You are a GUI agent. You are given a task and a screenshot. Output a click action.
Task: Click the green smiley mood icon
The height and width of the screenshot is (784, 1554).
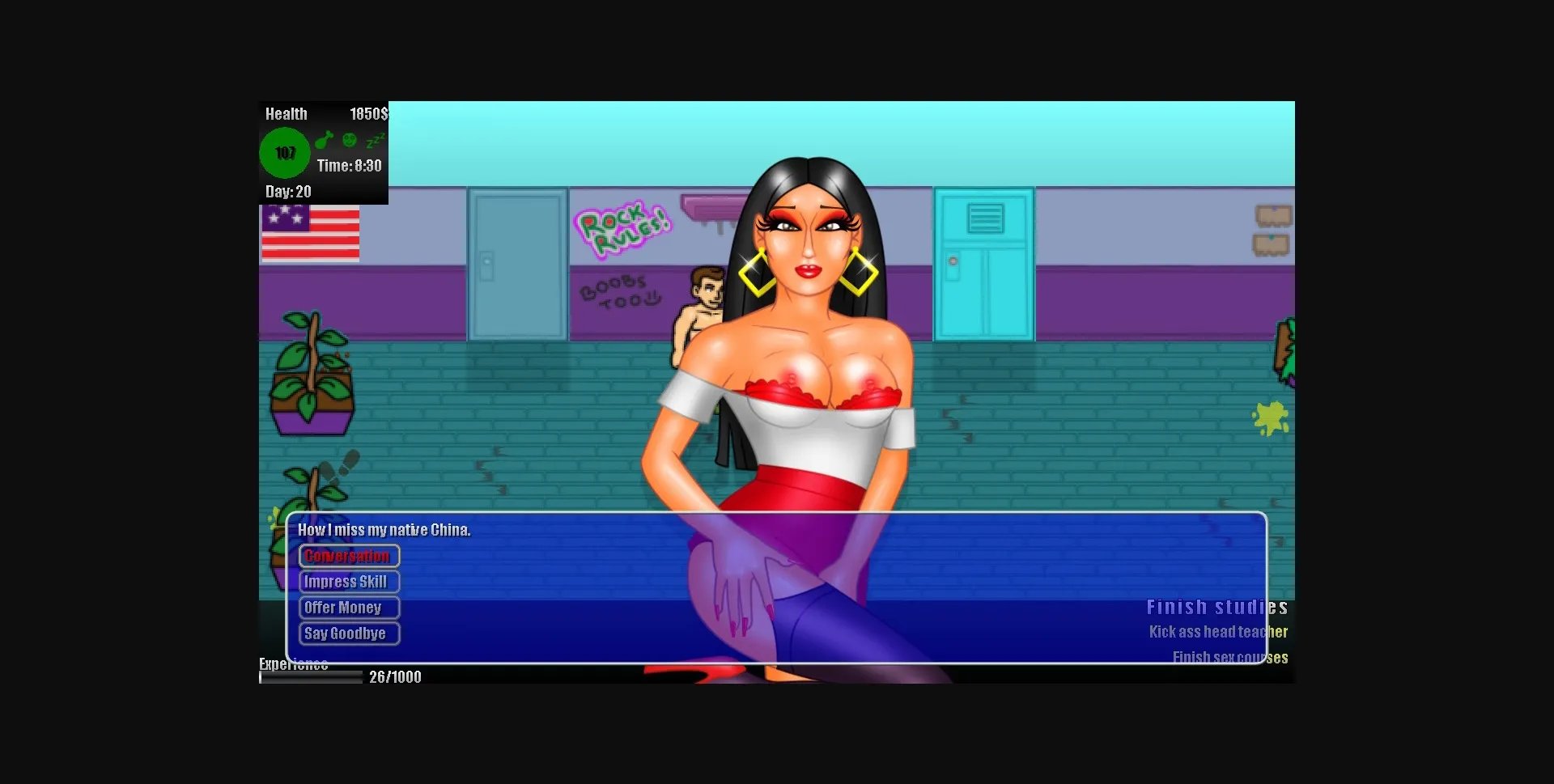(x=348, y=139)
